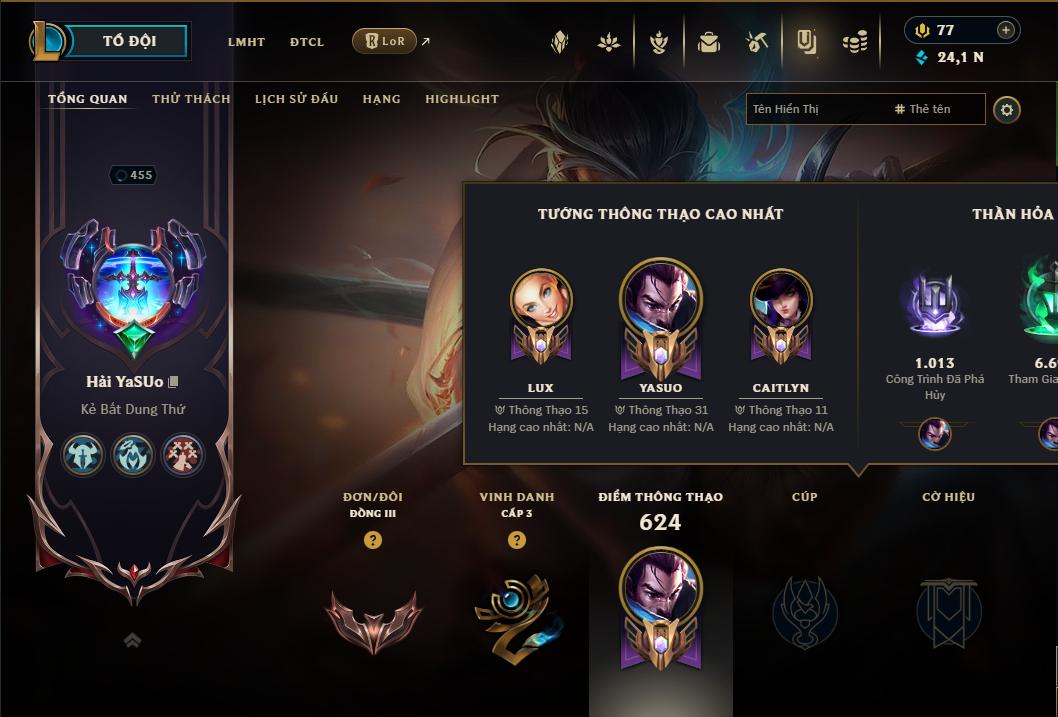The height and width of the screenshot is (717, 1058).
Task: Switch to the LMHT game tab
Action: (246, 42)
